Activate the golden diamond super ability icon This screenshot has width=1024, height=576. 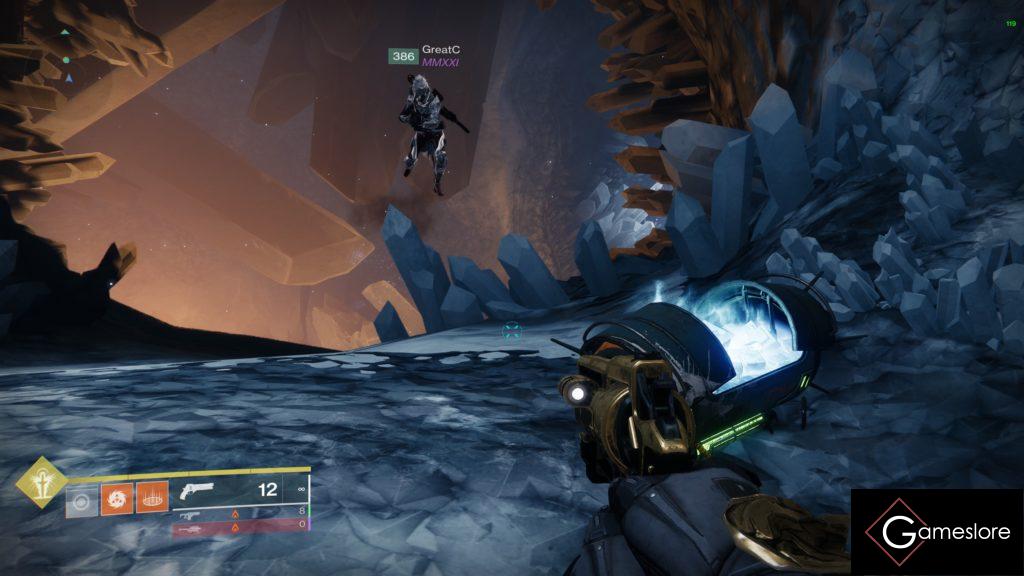click(x=41, y=482)
